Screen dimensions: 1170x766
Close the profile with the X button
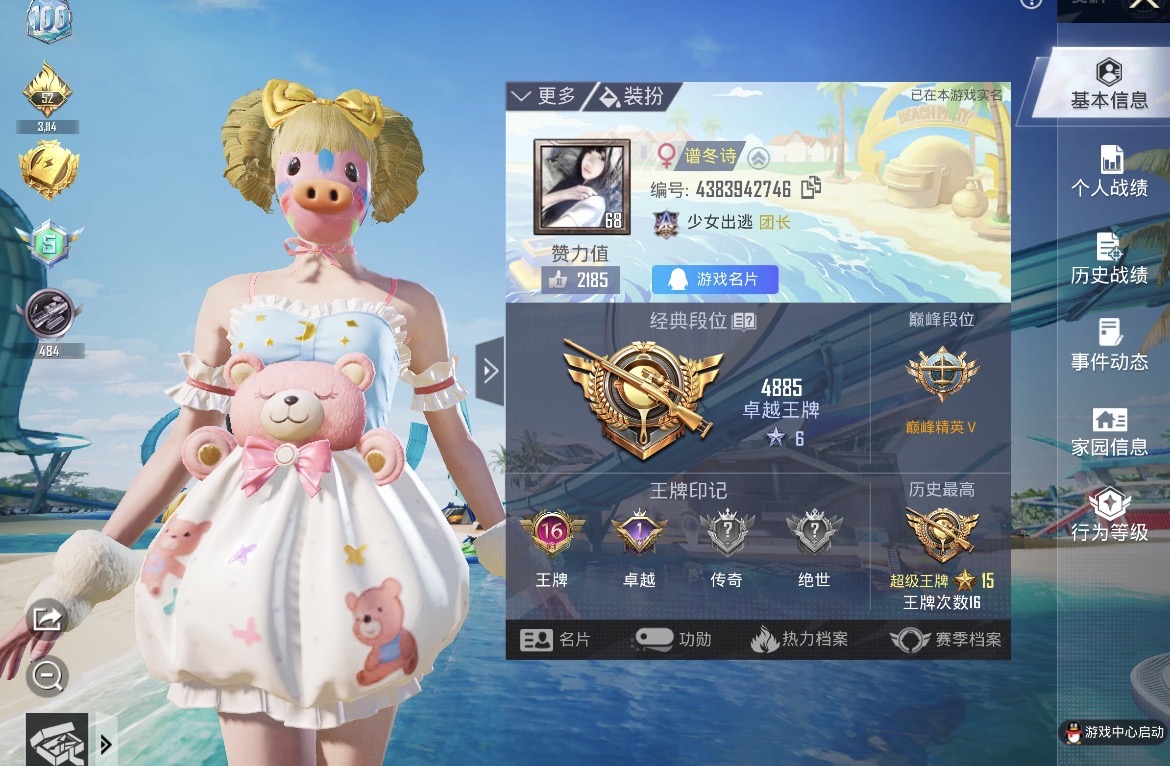point(1143,5)
